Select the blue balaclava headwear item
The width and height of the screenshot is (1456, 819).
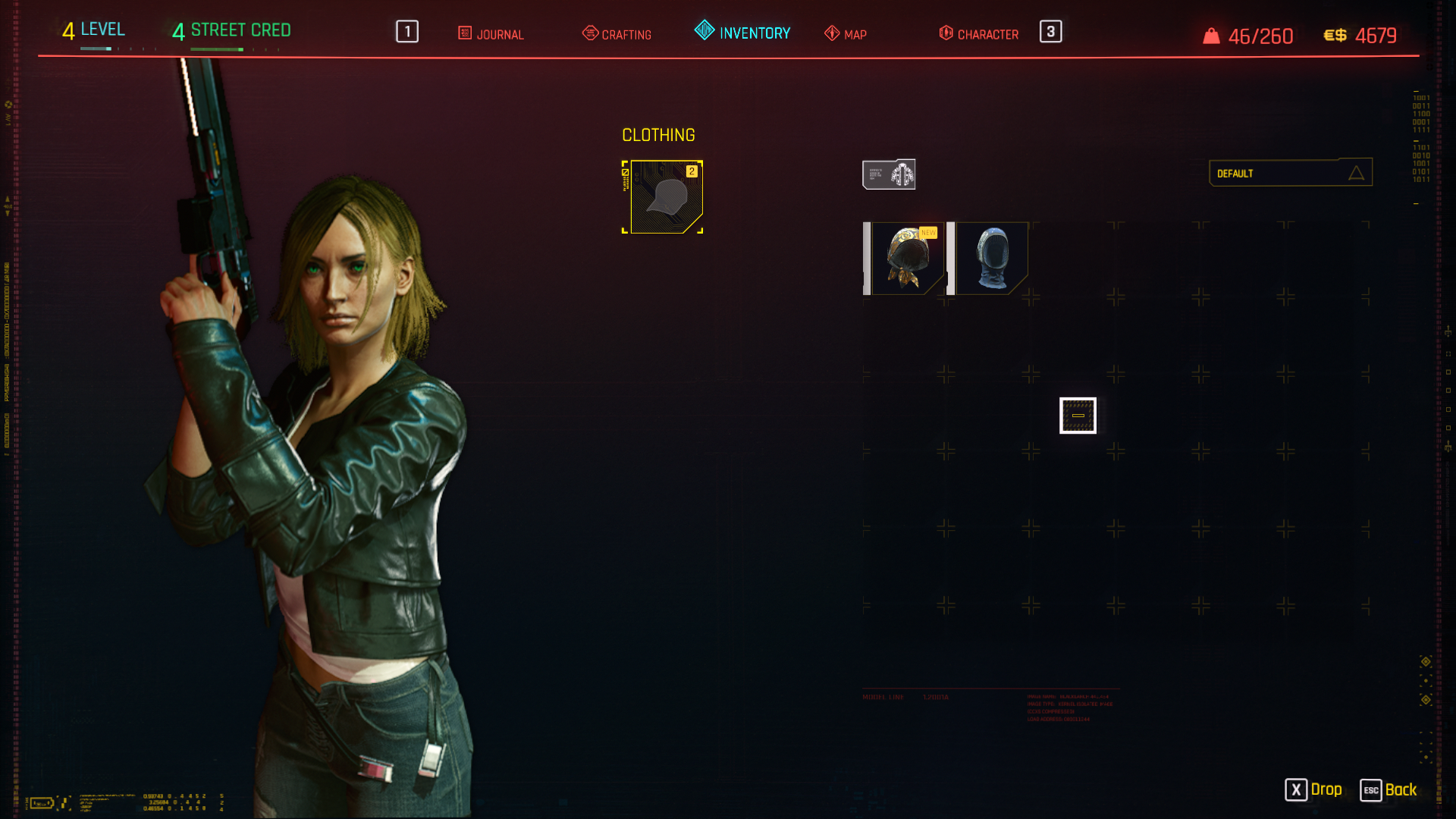[991, 259]
